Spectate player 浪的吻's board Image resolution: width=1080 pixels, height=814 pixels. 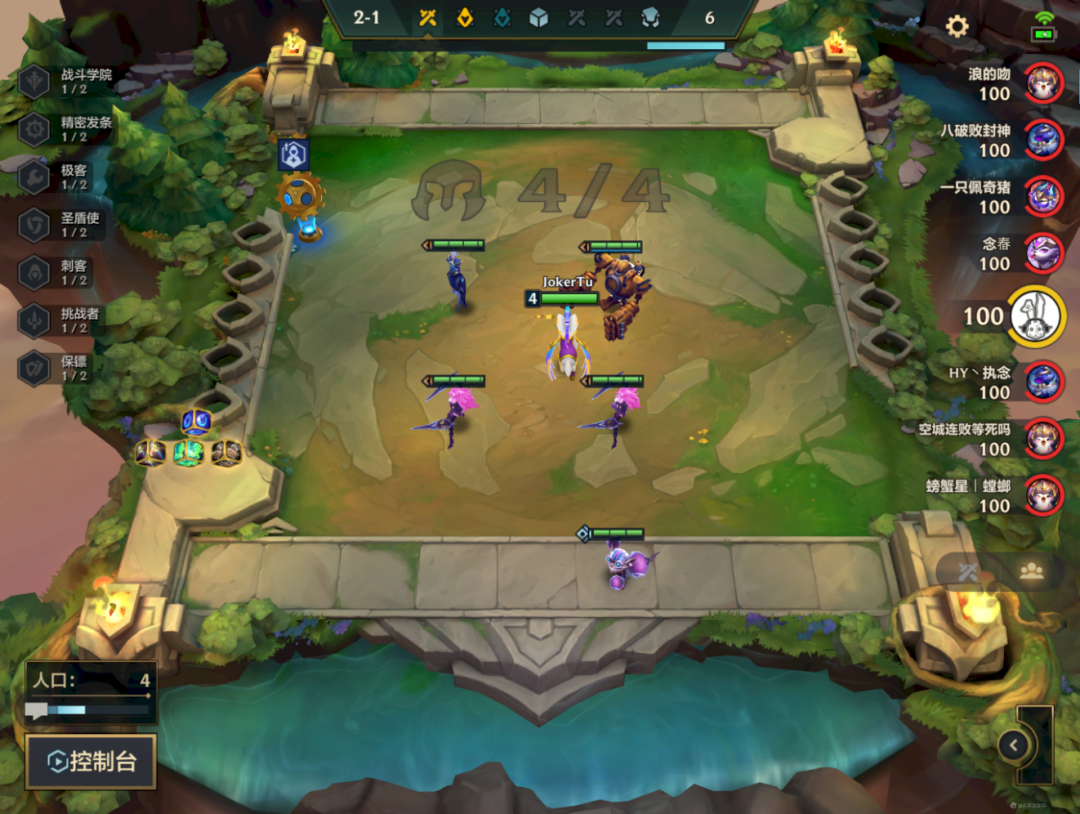click(1043, 83)
